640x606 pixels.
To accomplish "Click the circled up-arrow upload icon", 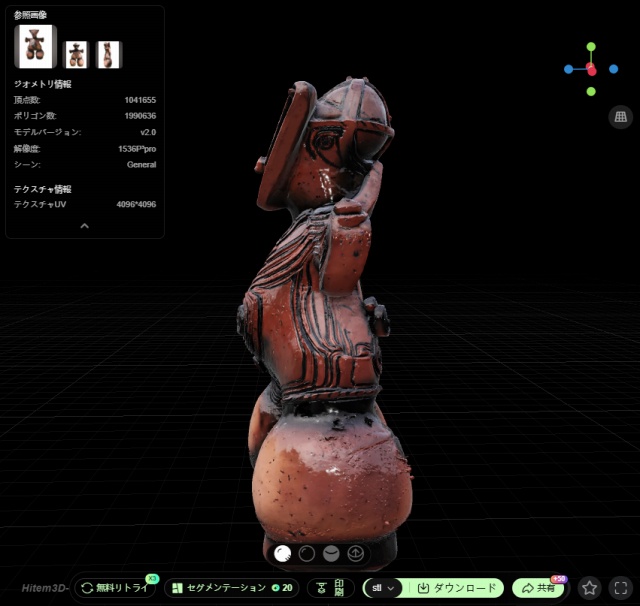I will coord(355,552).
